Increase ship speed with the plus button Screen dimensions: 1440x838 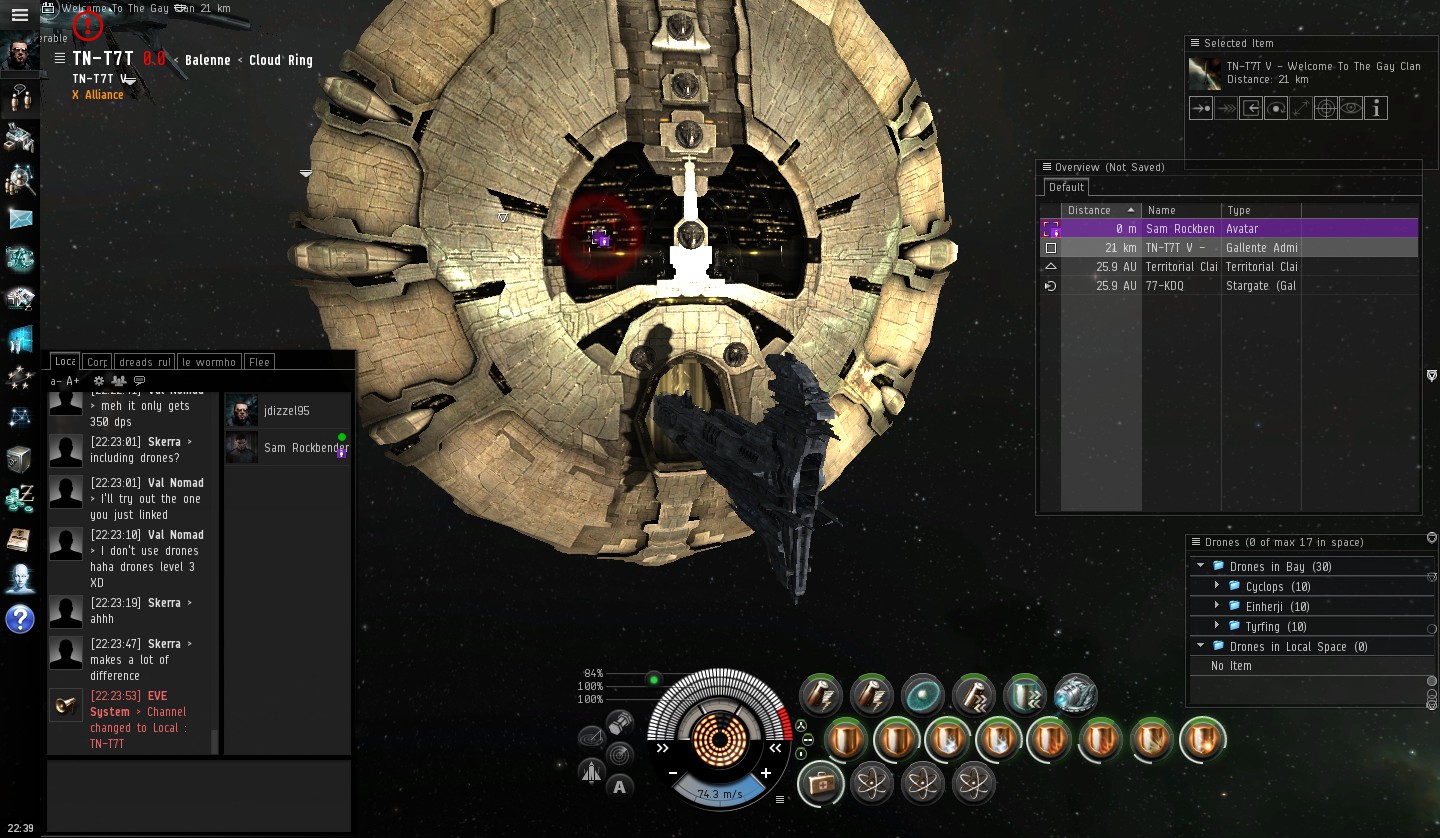click(x=766, y=773)
